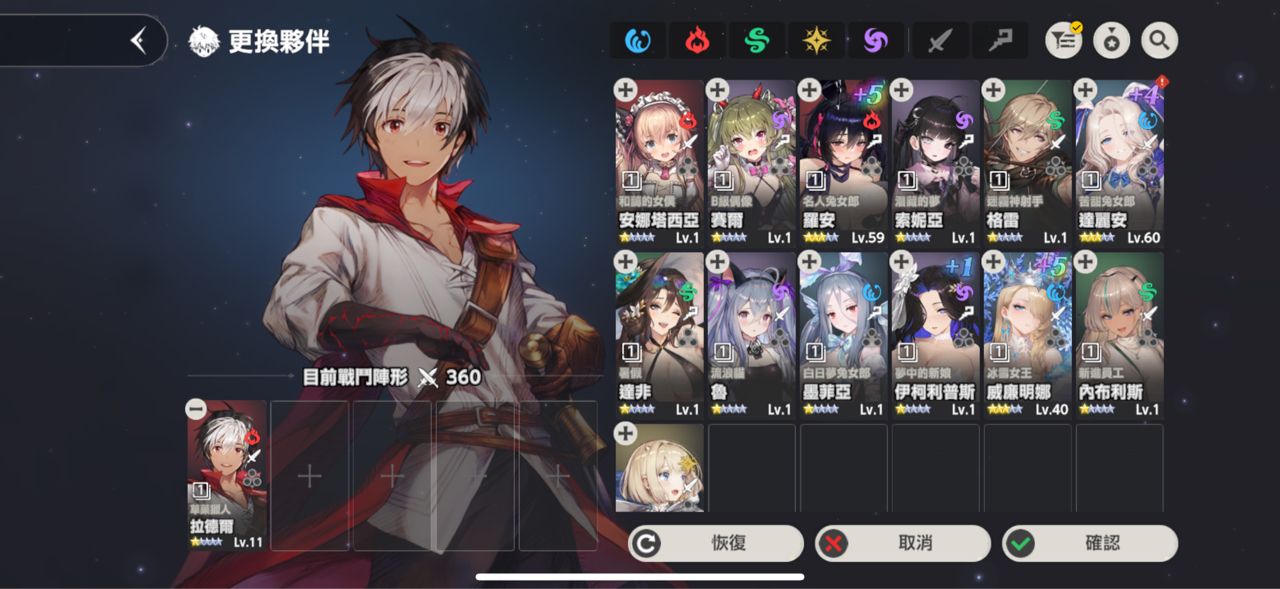The image size is (1280, 589).
Task: Filter partners by fire element
Action: [697, 41]
